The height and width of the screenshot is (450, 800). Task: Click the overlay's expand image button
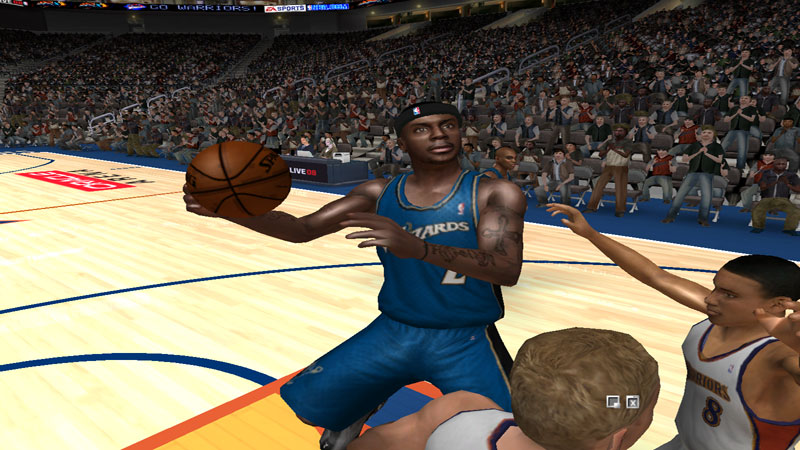(613, 402)
